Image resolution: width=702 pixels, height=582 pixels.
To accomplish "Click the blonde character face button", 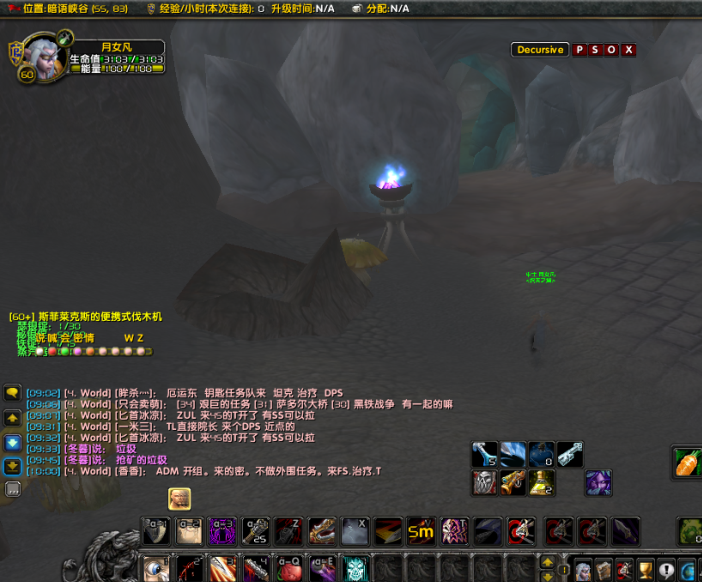I will 179,498.
